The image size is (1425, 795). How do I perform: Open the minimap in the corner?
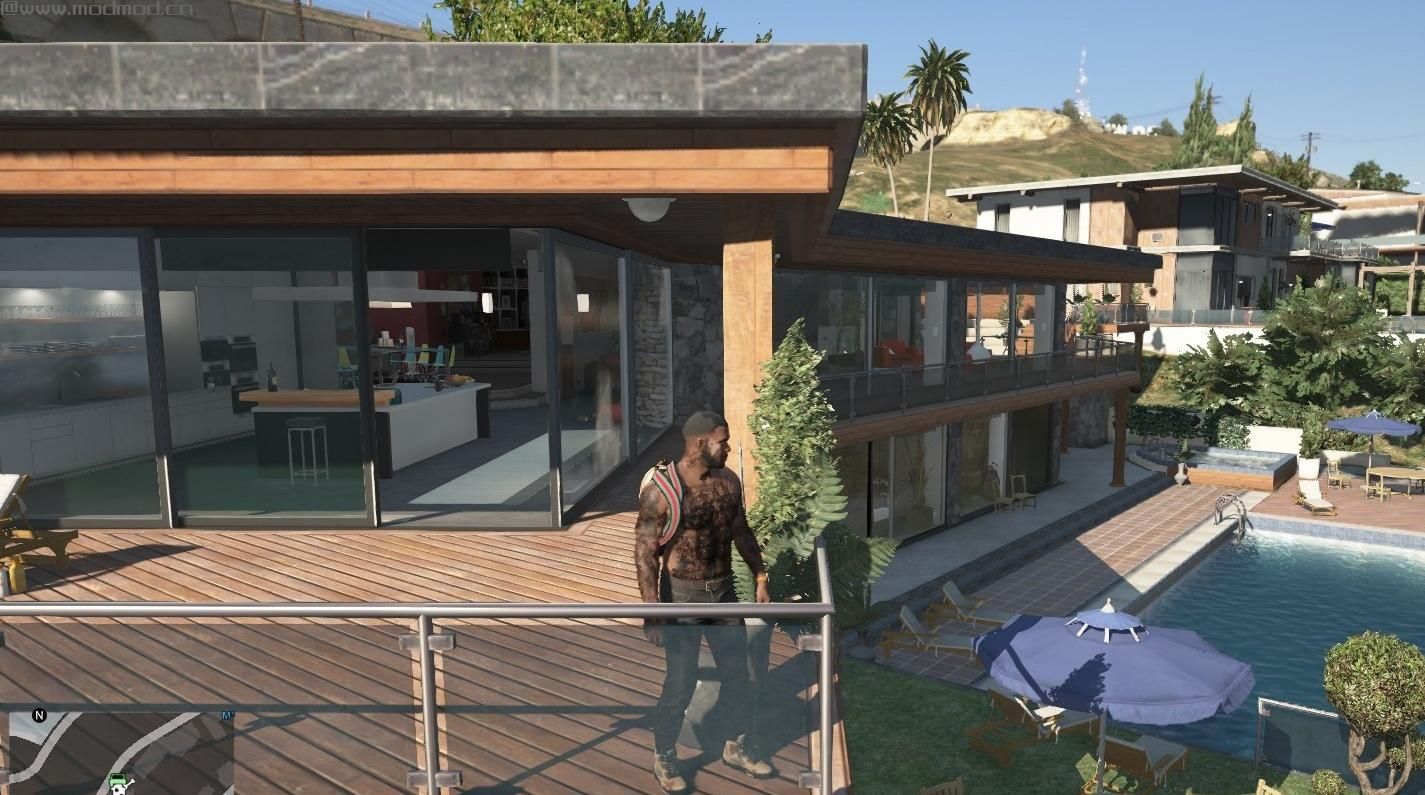point(120,752)
